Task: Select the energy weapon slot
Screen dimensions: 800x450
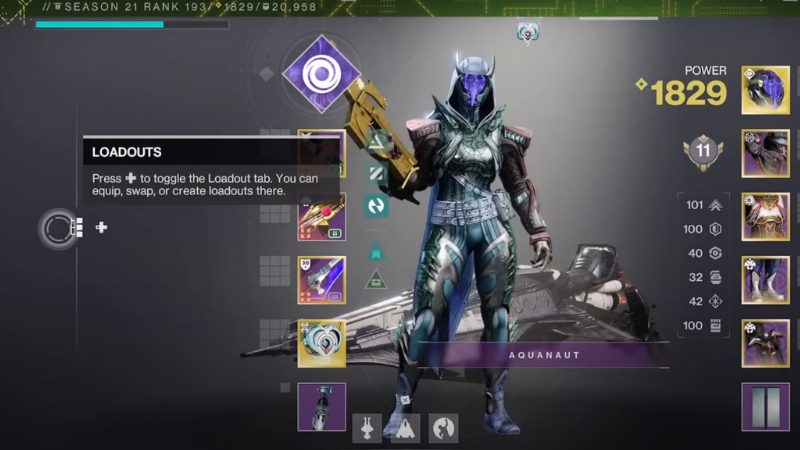Action: (321, 217)
